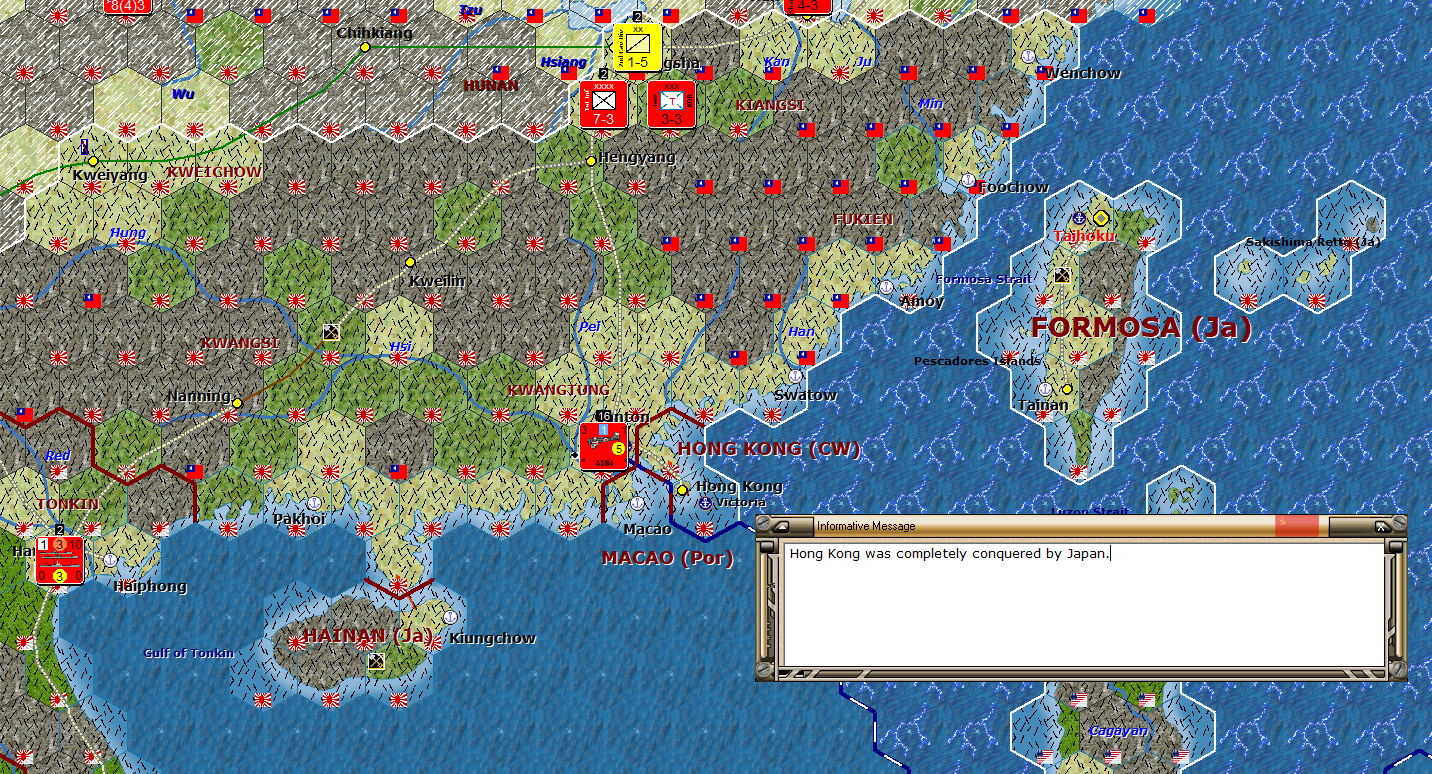Click the anchor port icon near Foochow
1432x774 pixels.
968,181
